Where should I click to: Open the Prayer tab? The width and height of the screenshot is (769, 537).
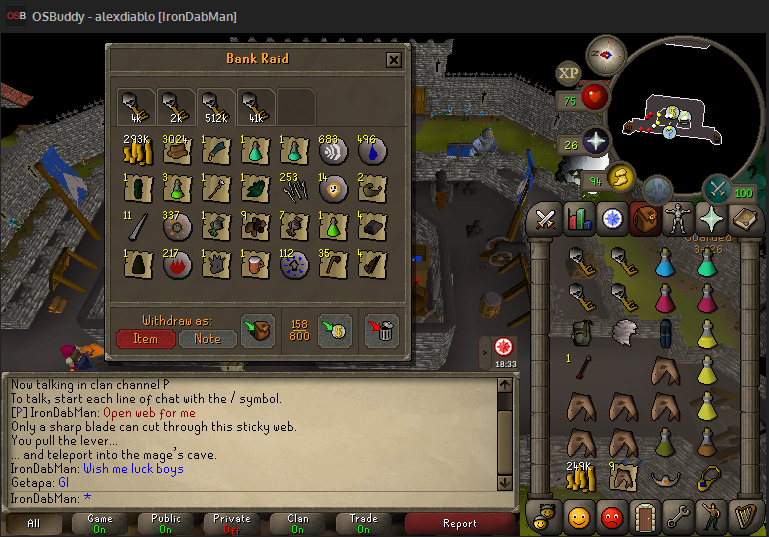point(712,218)
